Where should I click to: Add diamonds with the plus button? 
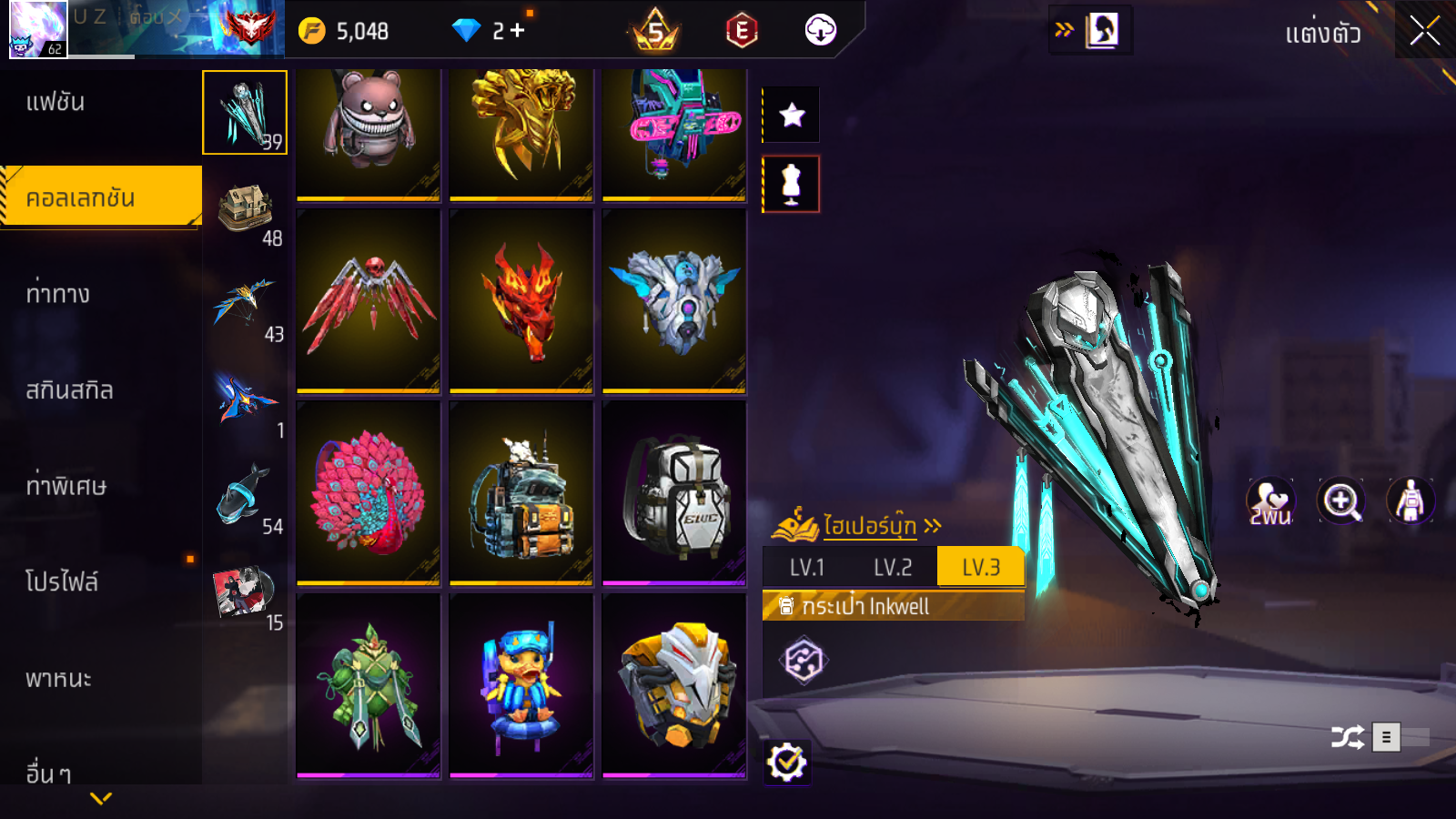tap(518, 31)
